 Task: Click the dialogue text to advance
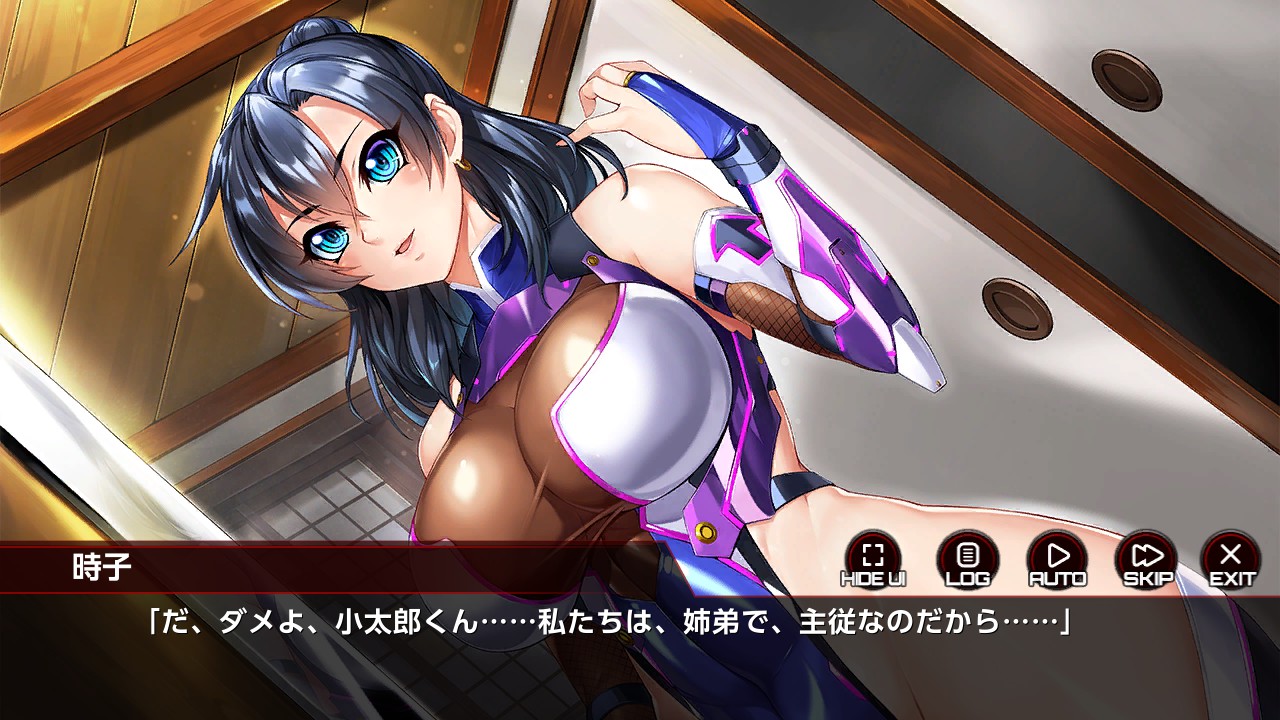[640, 621]
